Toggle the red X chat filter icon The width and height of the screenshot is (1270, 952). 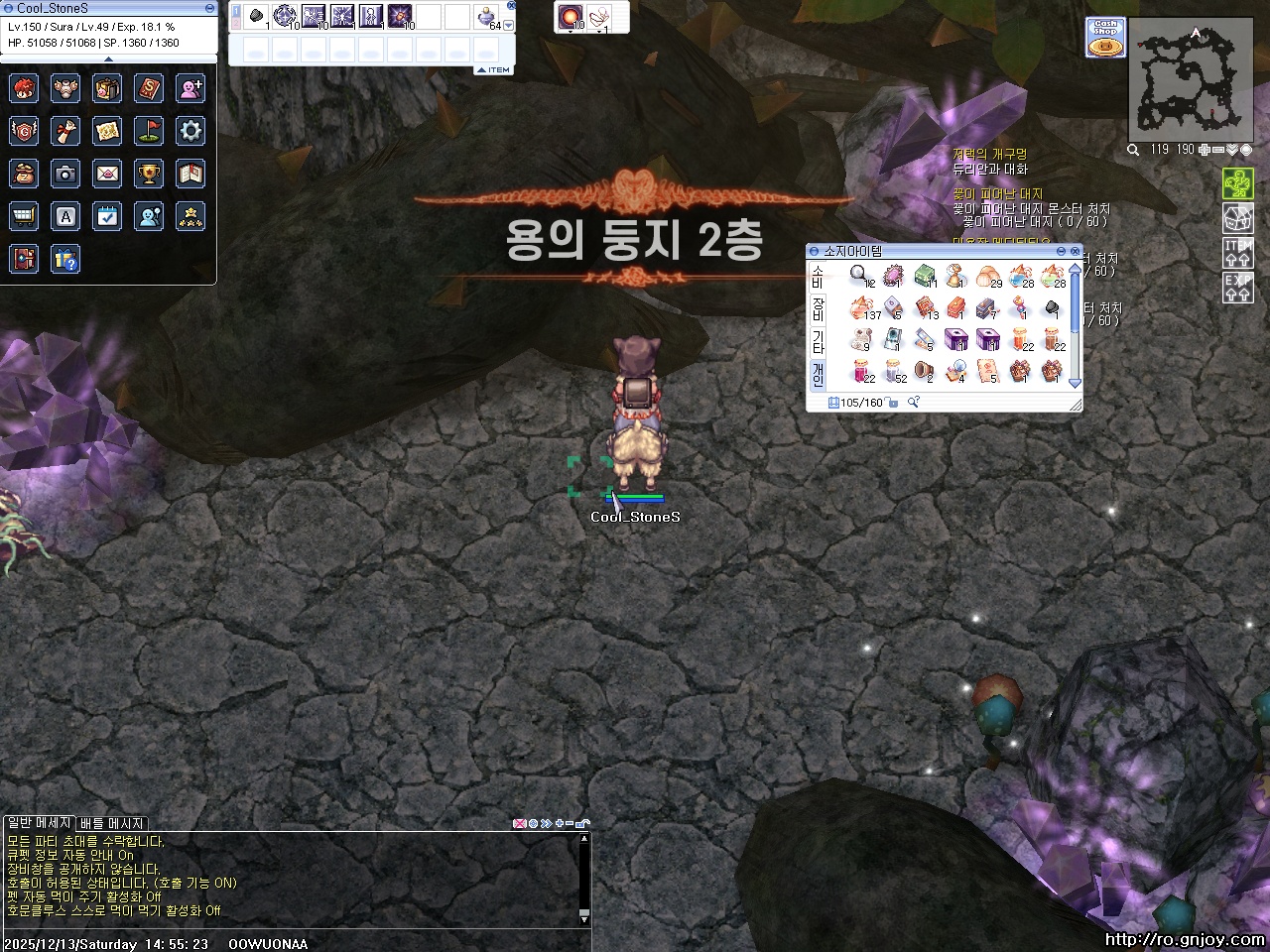click(520, 823)
